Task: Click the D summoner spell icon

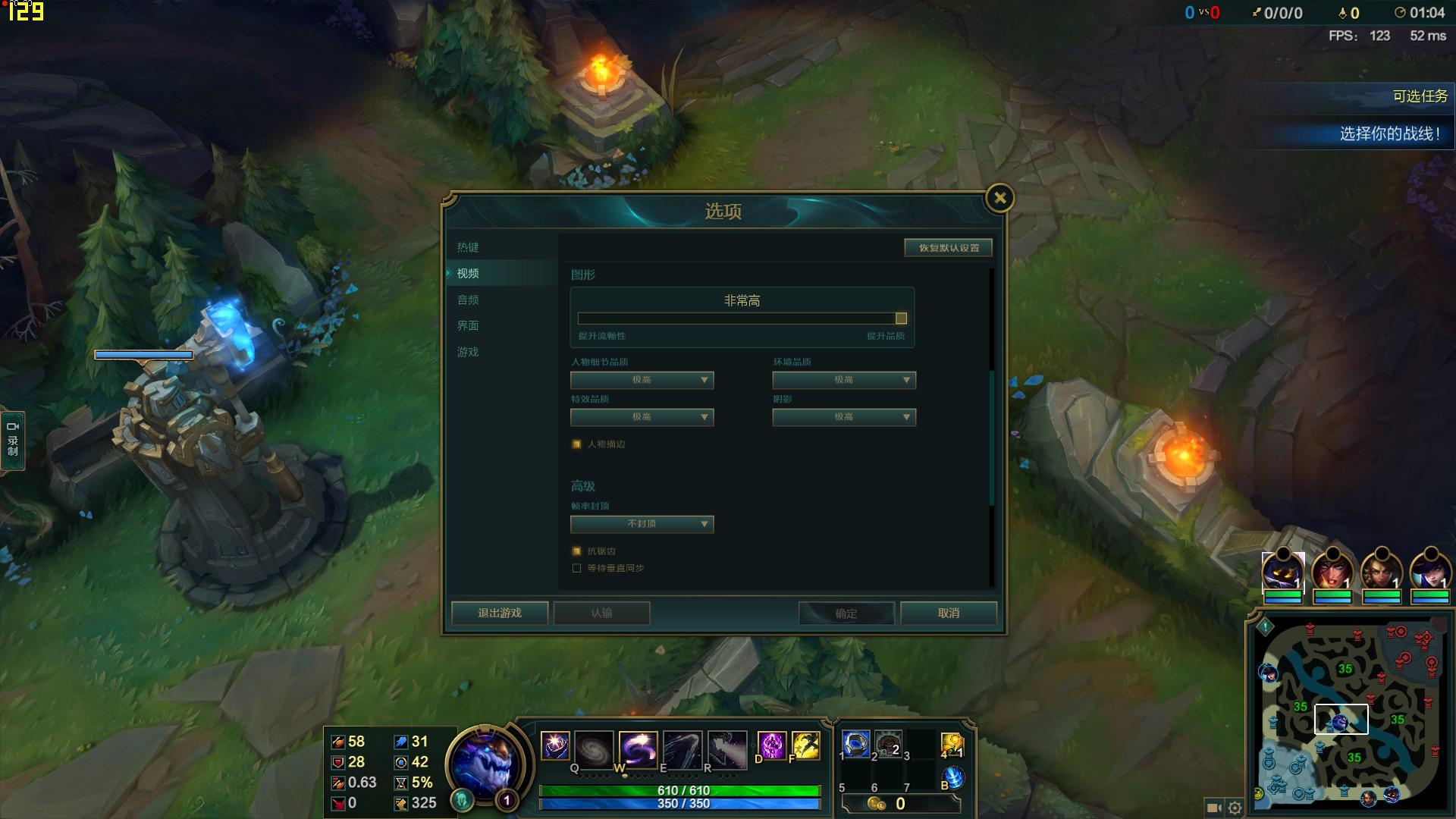Action: click(771, 746)
